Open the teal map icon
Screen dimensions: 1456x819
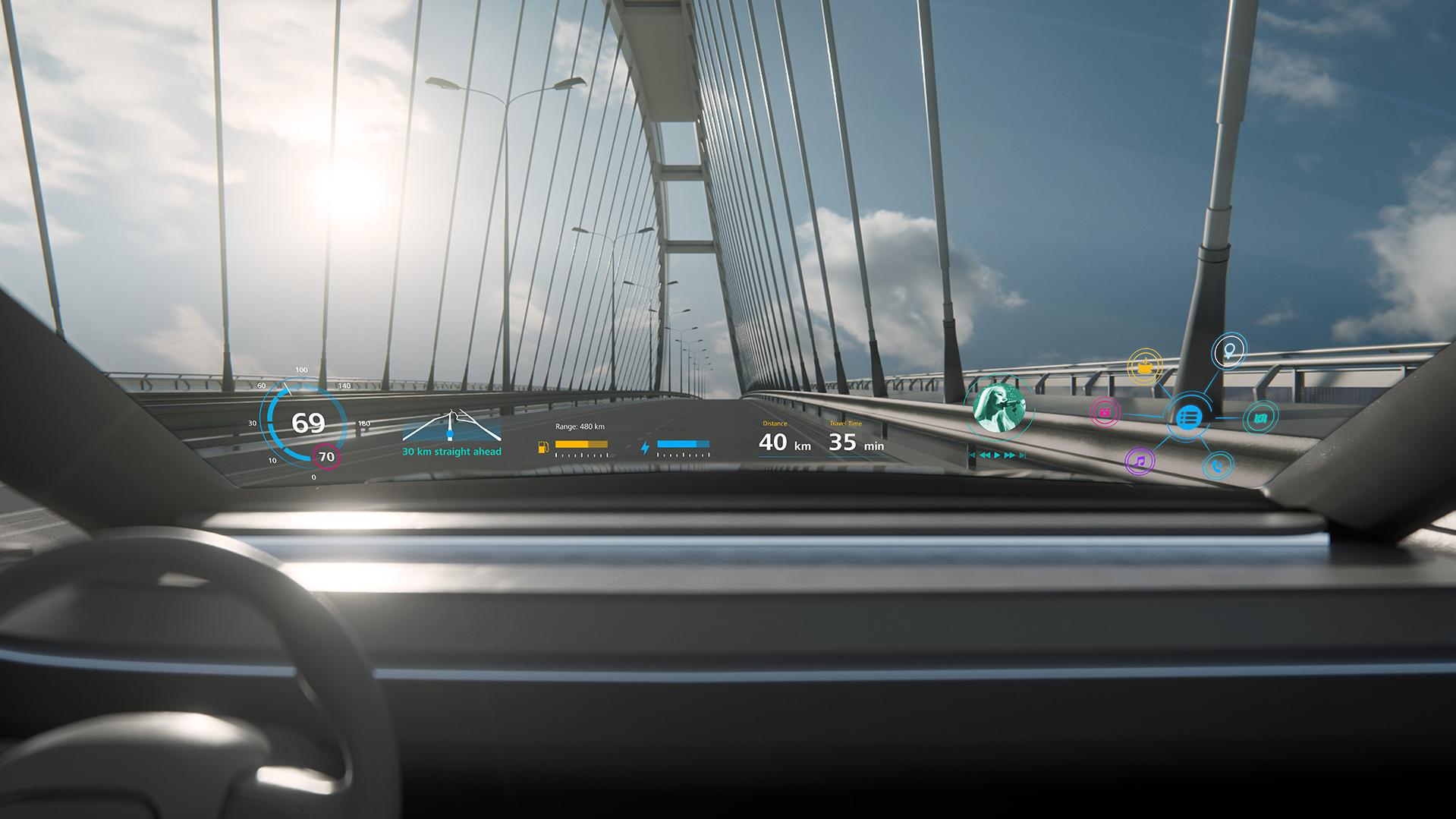coord(1260,417)
